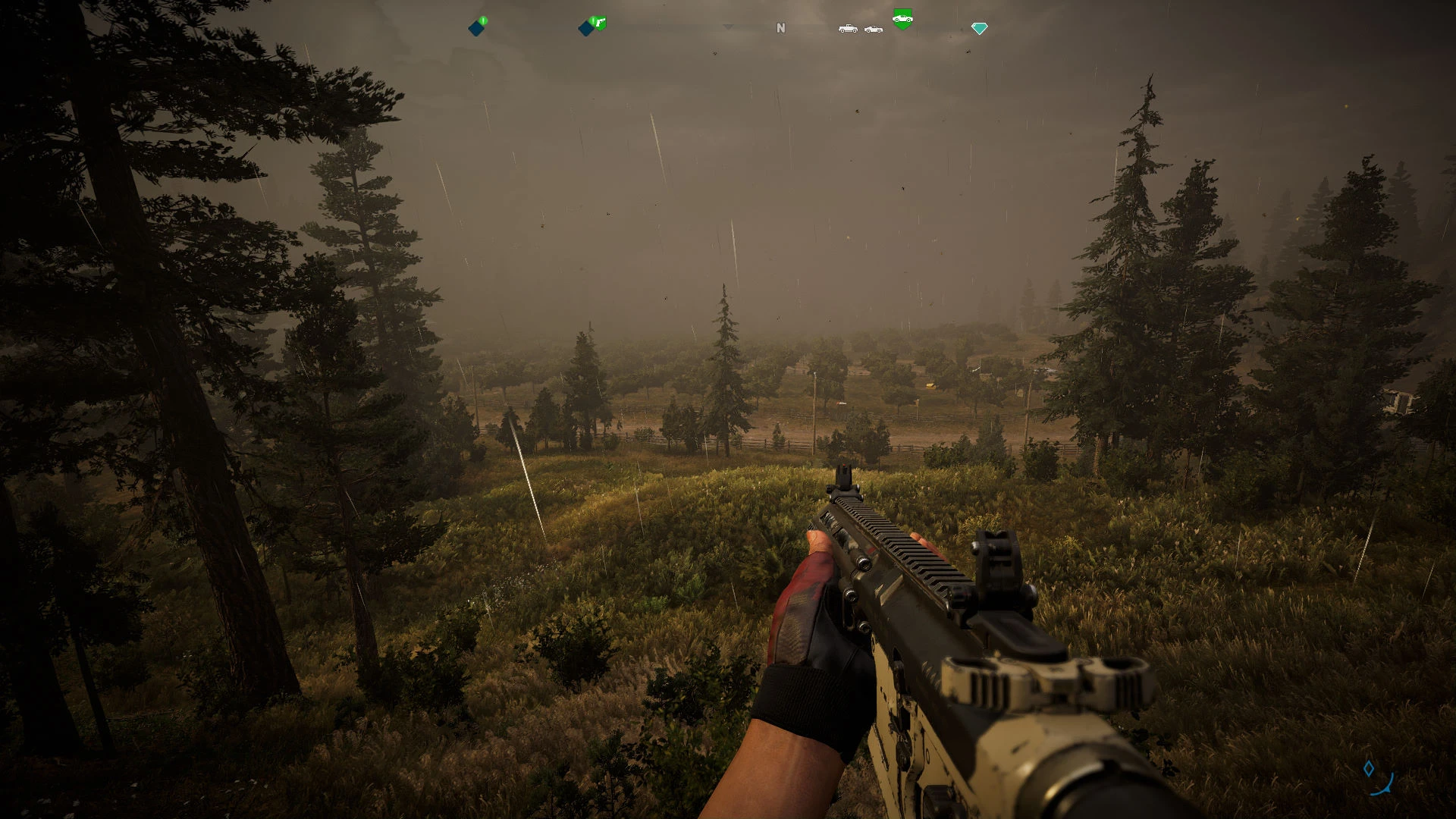
Task: Open the green vehicle shield compass marker
Action: [904, 20]
